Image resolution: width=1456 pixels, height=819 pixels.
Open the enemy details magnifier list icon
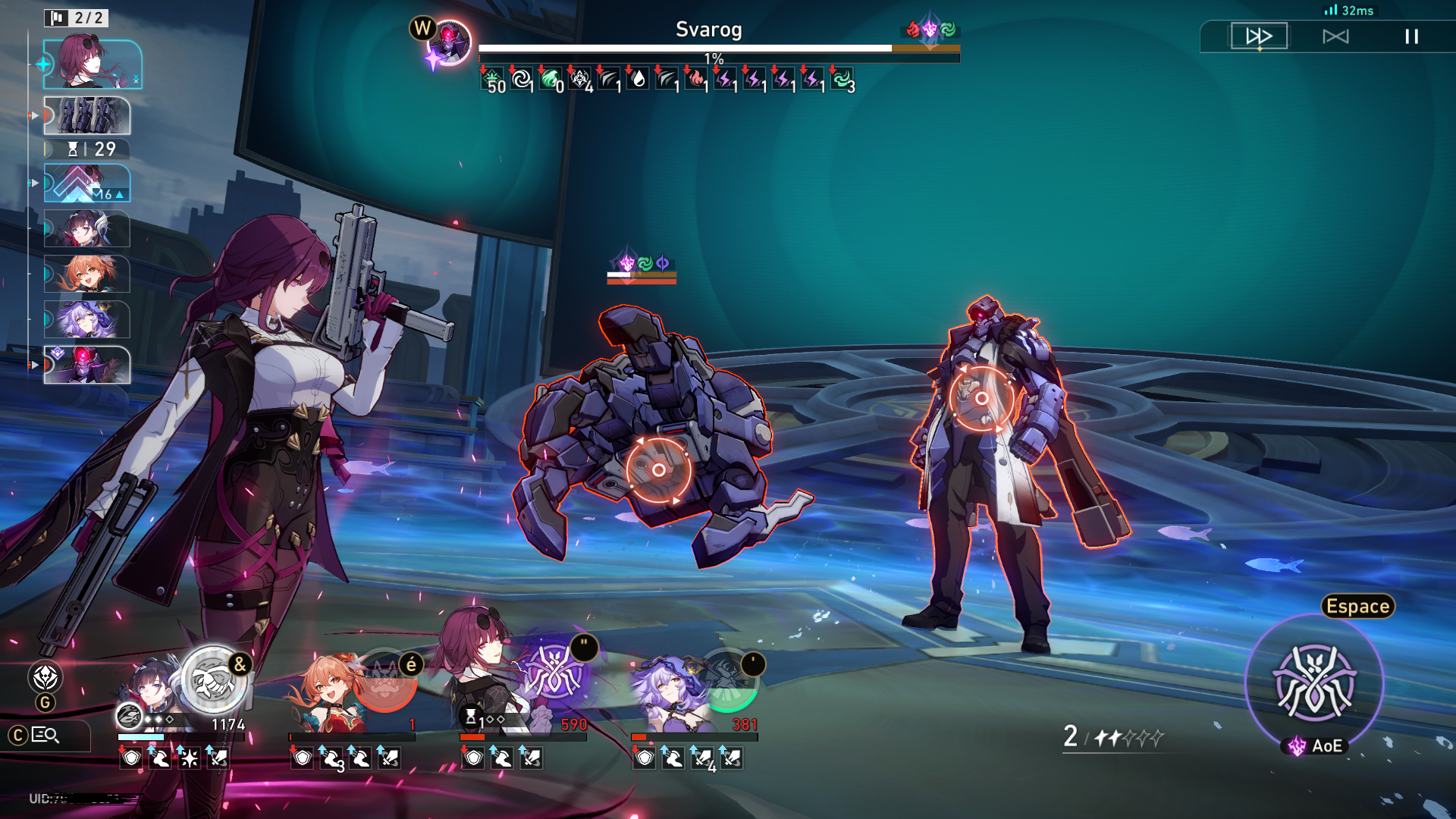click(x=45, y=735)
